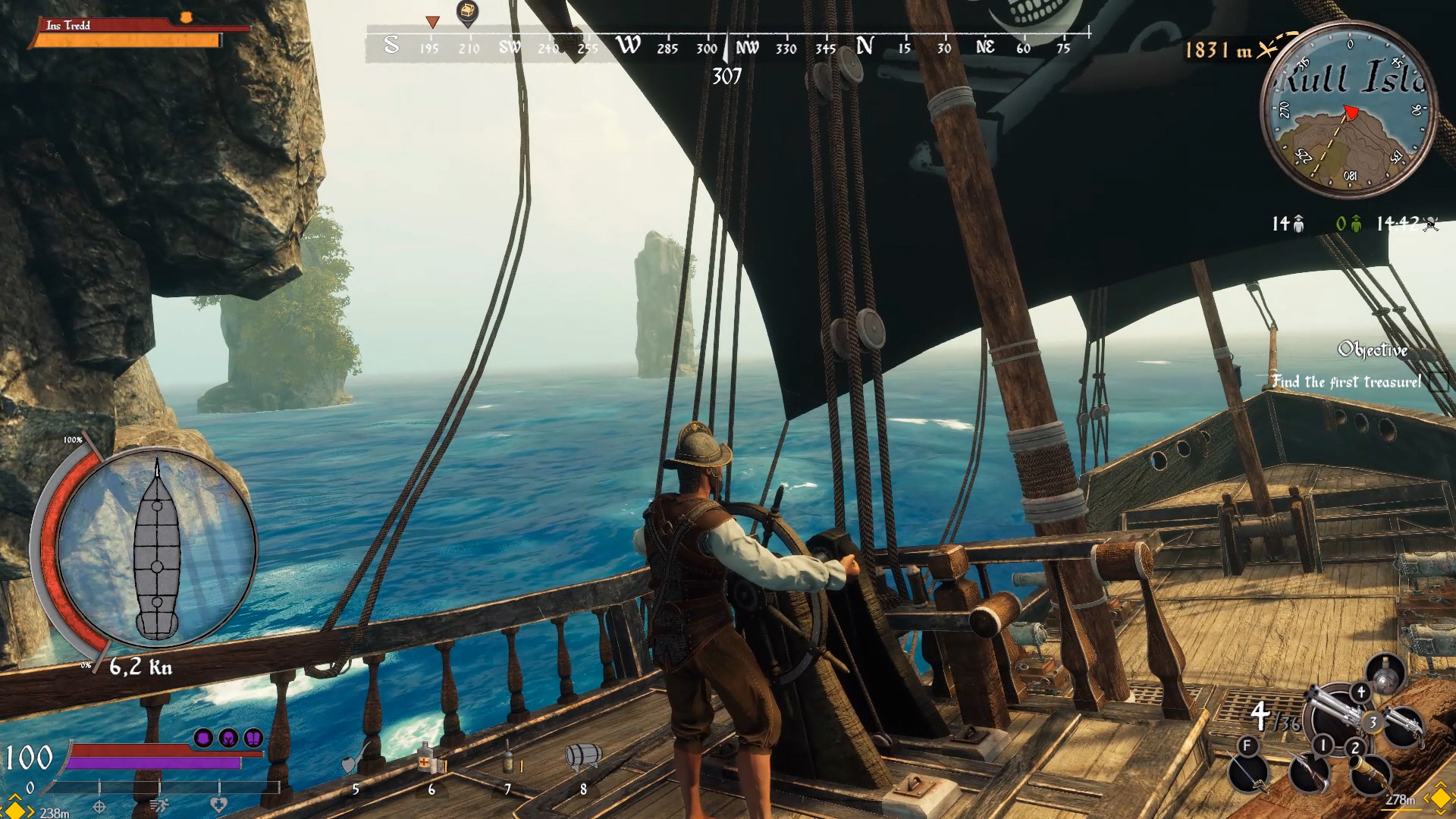Image resolution: width=1456 pixels, height=819 pixels.
Task: Click the treasure chest marker on compass bar
Action: pos(469,11)
